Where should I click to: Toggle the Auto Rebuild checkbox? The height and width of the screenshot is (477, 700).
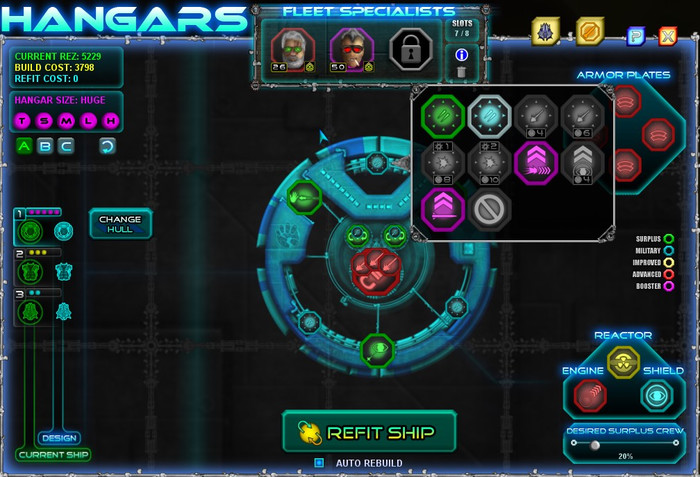coord(320,463)
